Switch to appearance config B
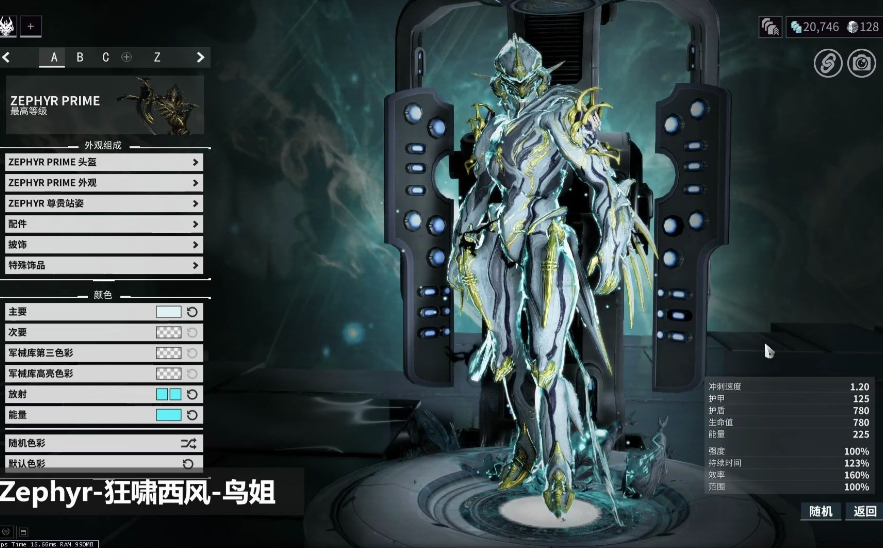This screenshot has width=883, height=548. (x=80, y=57)
